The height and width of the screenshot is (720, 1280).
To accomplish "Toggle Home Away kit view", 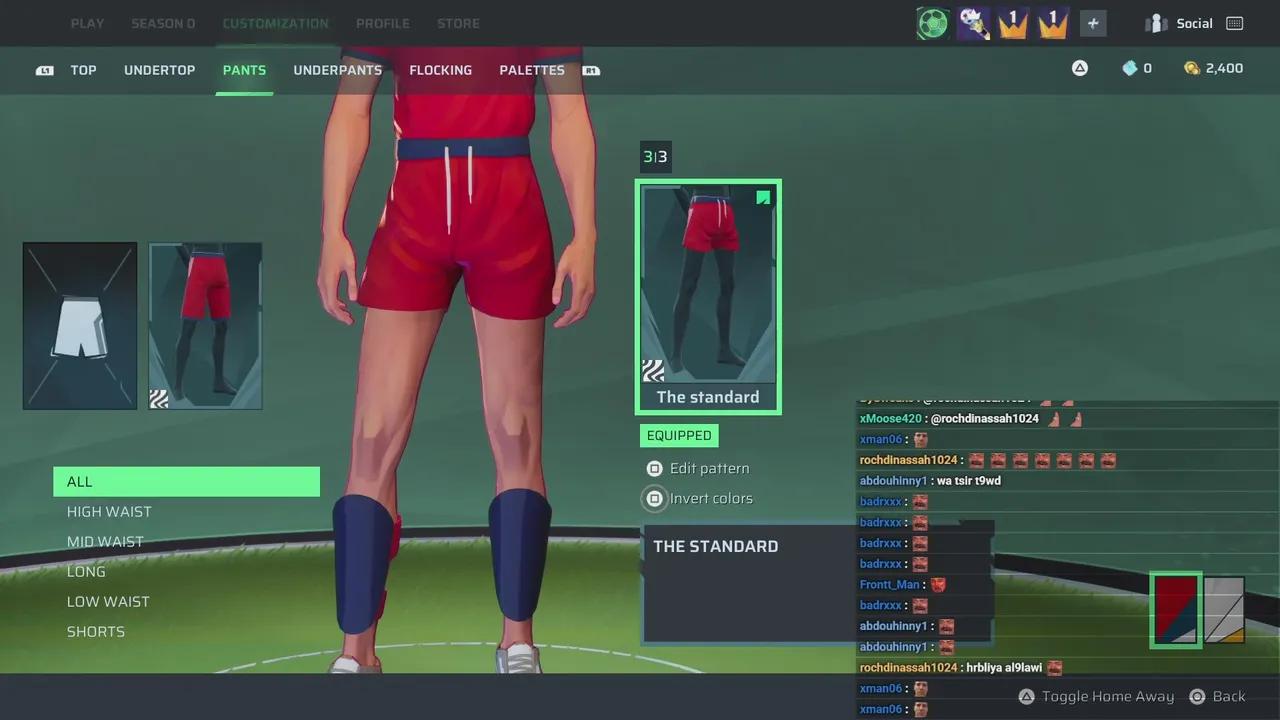I will pos(1096,696).
